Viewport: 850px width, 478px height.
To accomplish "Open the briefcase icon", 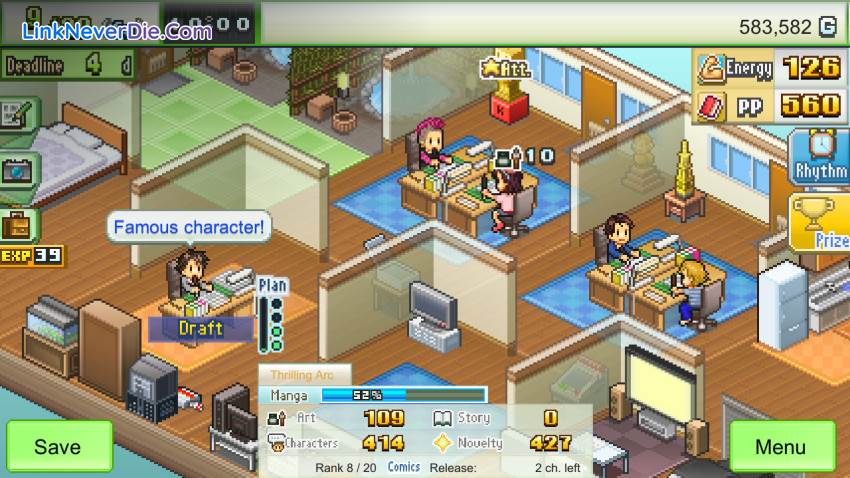I will click(x=18, y=223).
